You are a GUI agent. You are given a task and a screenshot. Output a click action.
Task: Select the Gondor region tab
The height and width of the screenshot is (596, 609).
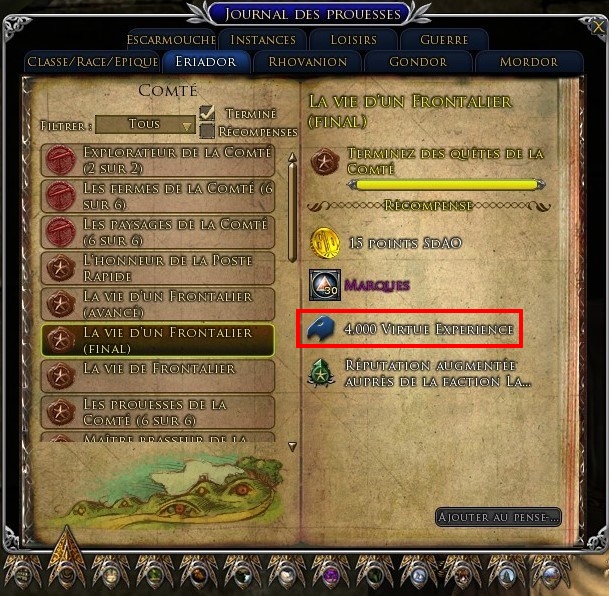[x=418, y=62]
